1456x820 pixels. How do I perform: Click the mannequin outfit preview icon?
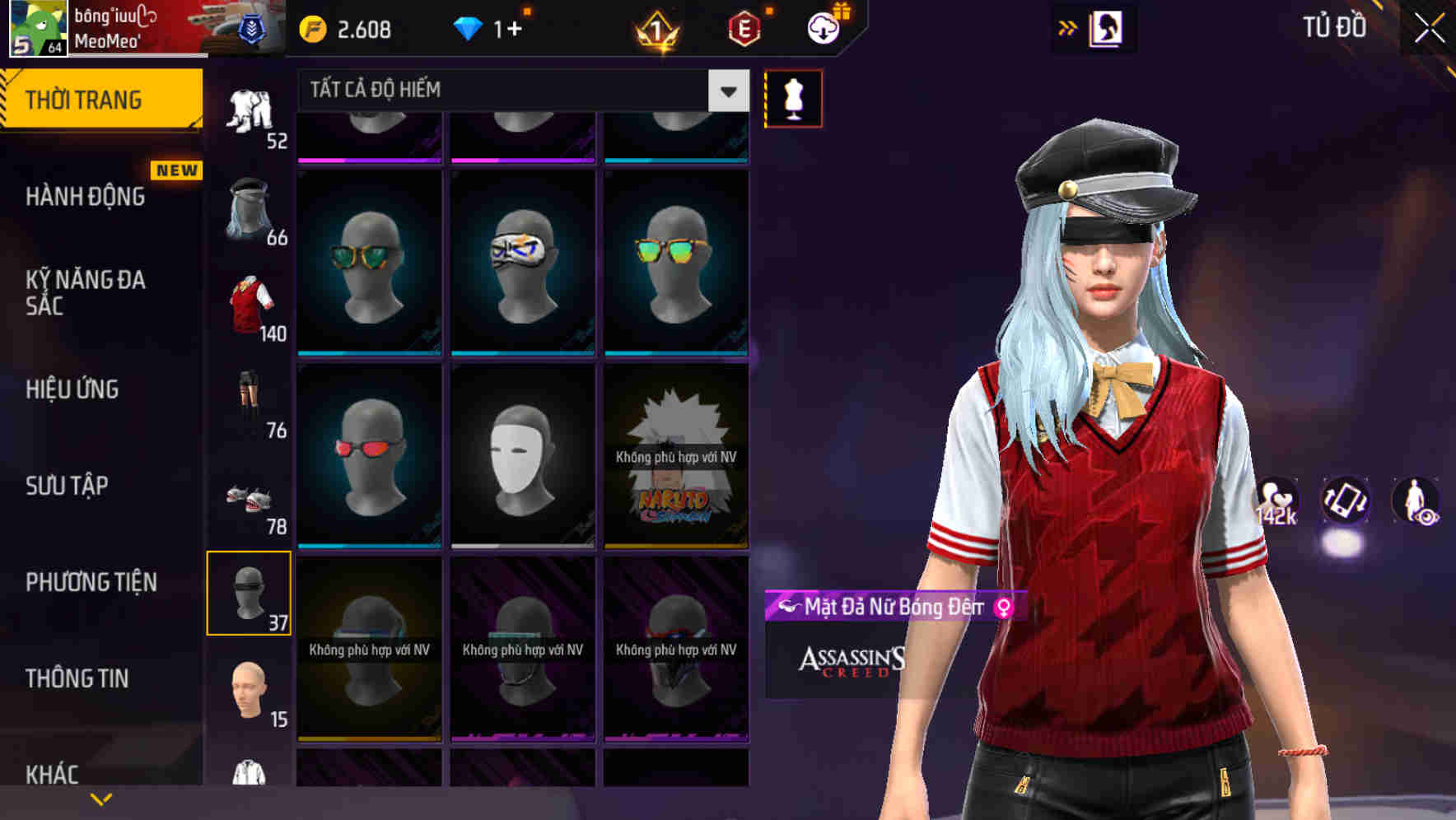click(793, 97)
